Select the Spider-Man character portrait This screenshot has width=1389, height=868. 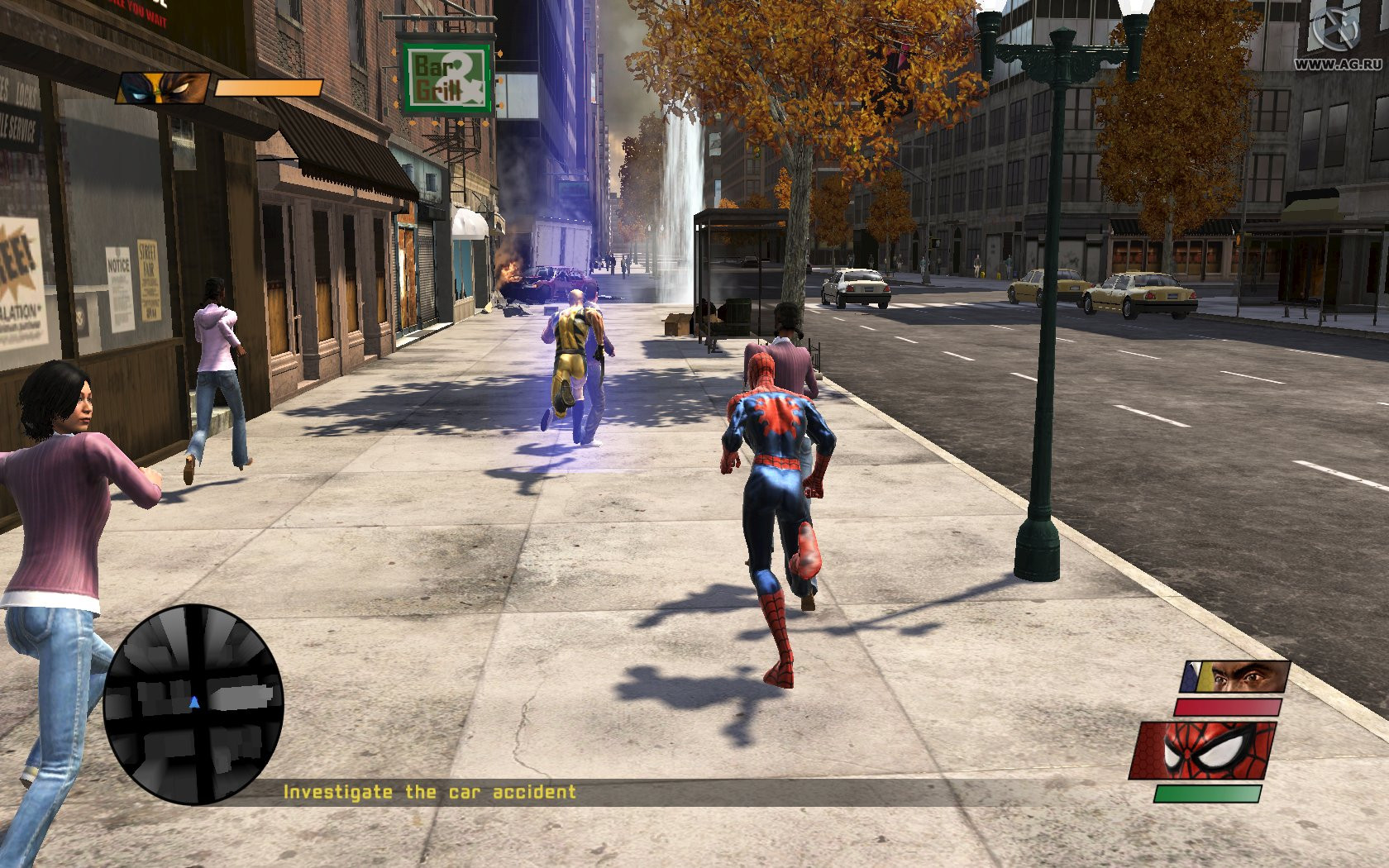pyautogui.click(x=1204, y=750)
